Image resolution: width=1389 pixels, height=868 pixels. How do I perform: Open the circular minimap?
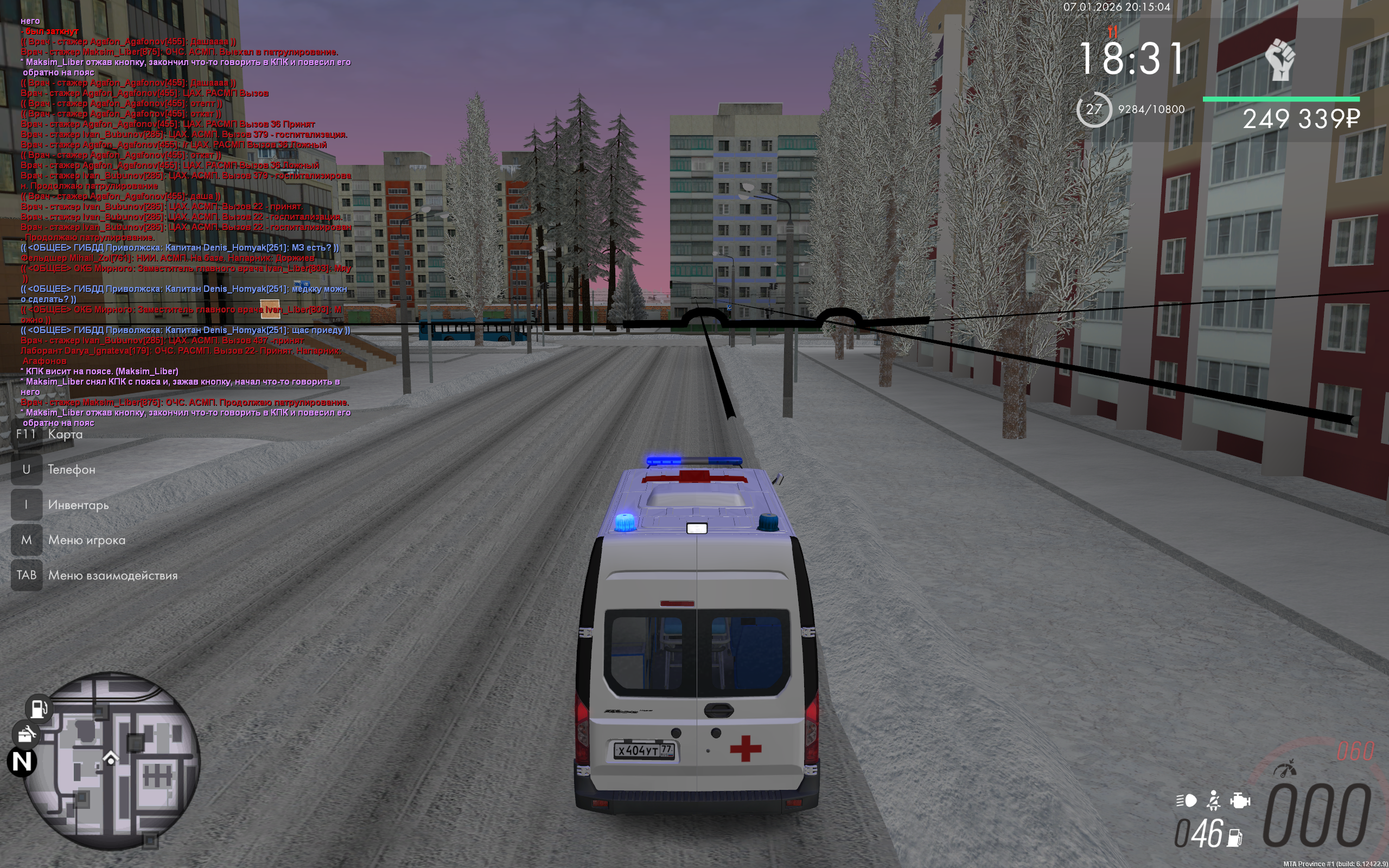pos(112,761)
